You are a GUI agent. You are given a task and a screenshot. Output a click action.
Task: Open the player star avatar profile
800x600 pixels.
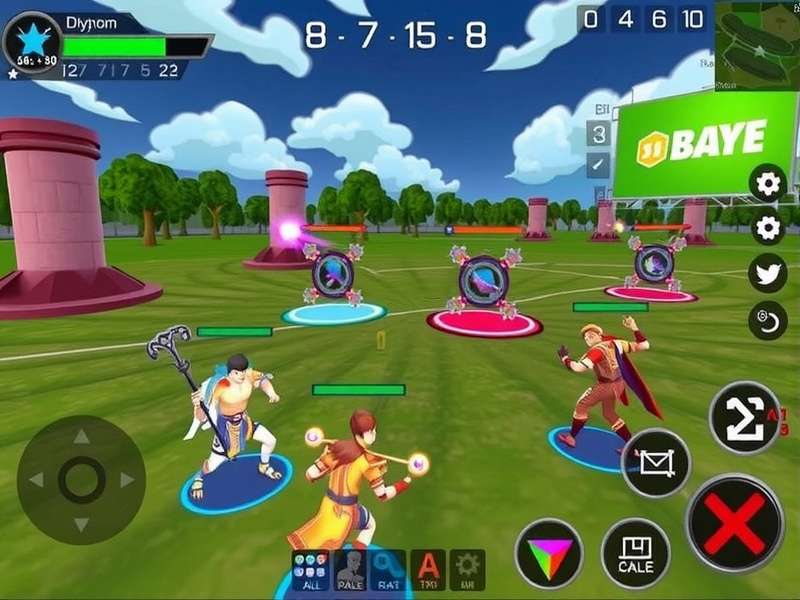[31, 41]
